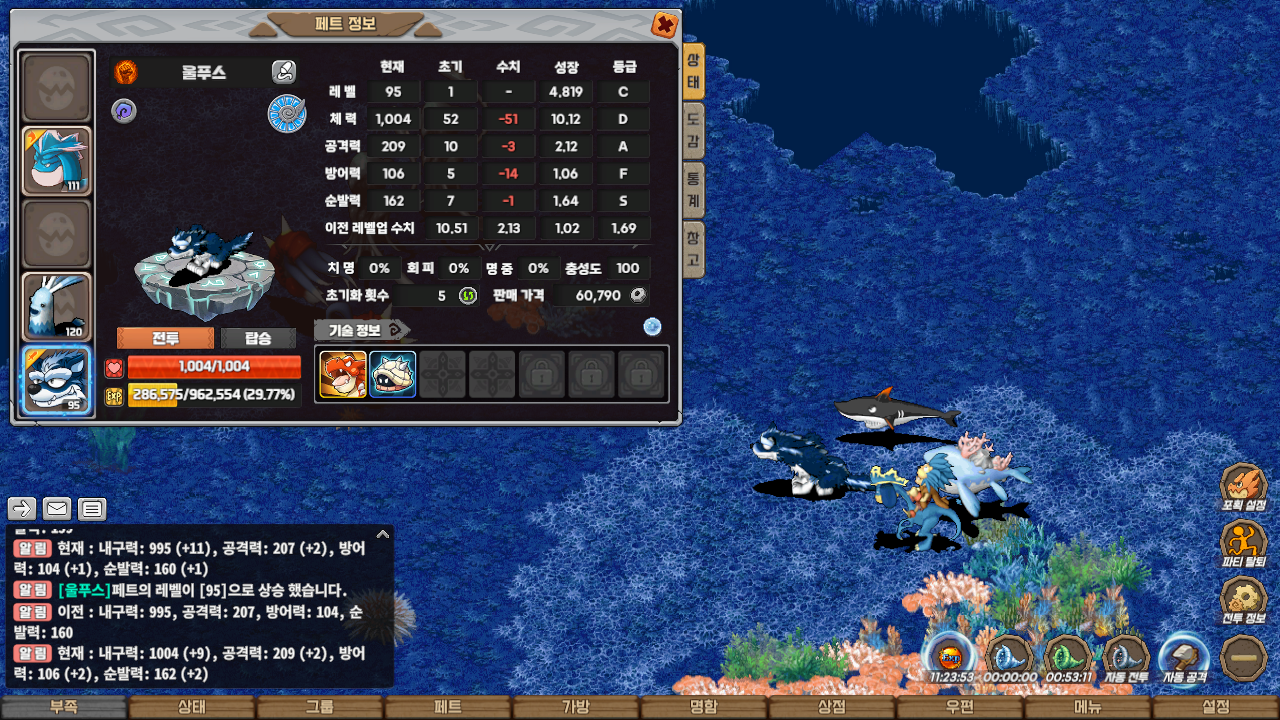
Task: Select the level 111 blue pet slot
Action: [56, 161]
